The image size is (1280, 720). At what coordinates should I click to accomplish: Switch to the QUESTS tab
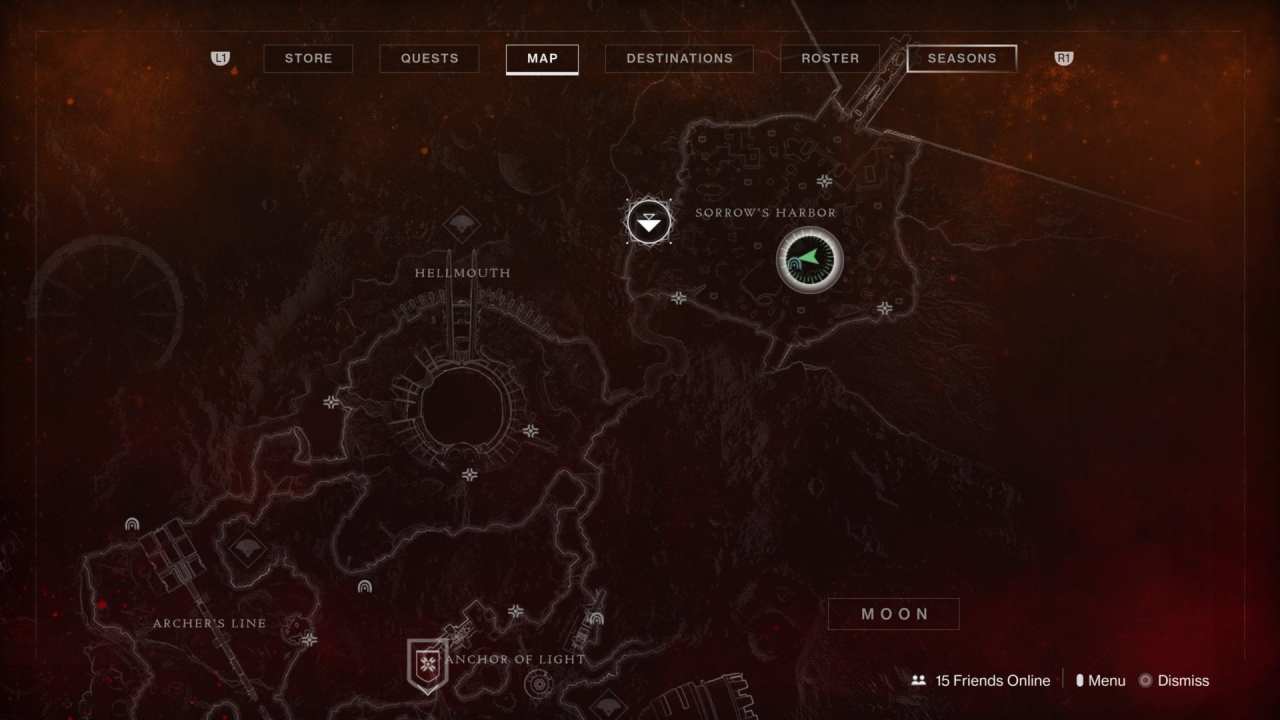429,58
